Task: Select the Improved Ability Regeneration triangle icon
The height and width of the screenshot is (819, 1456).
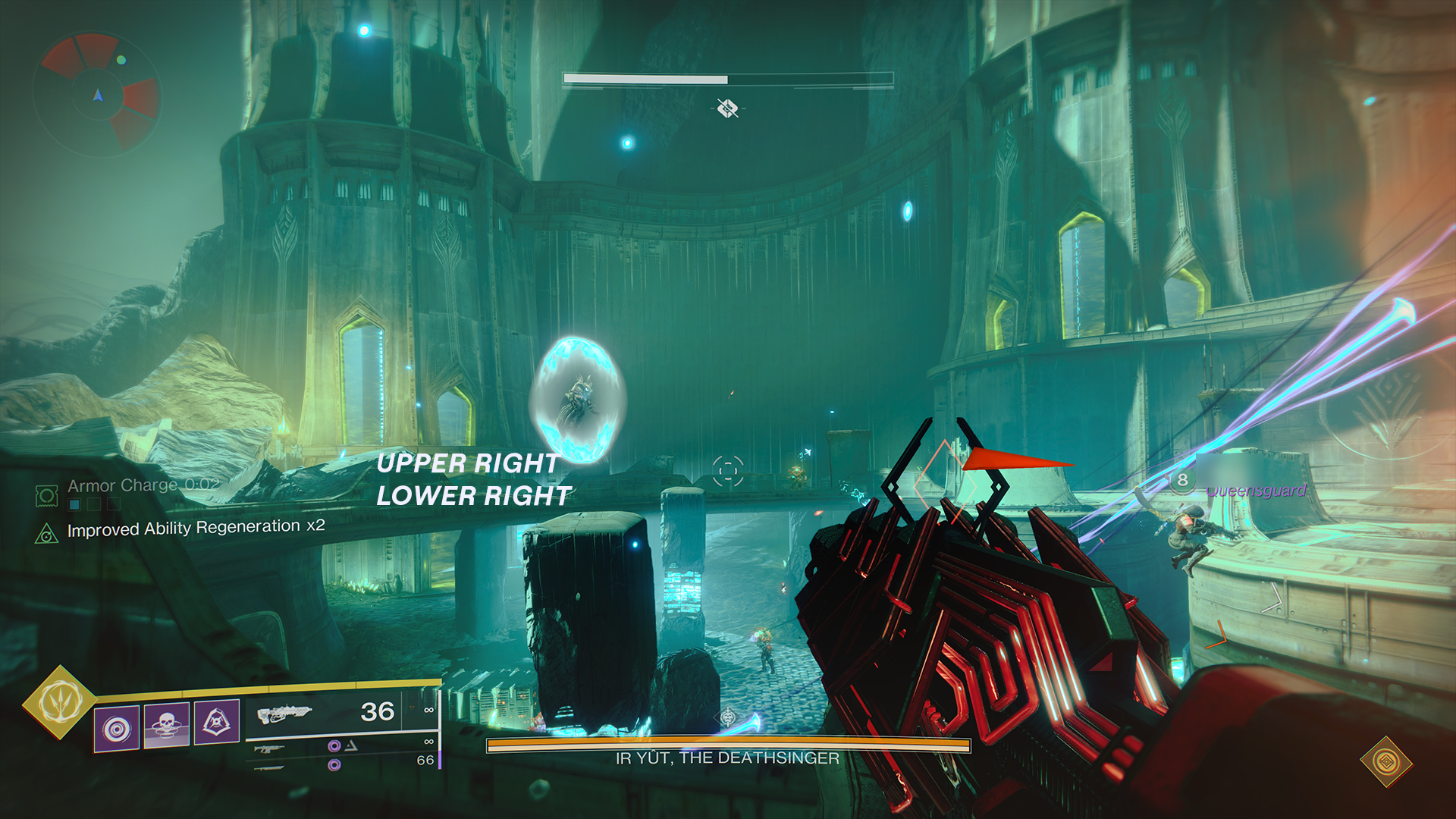Action: pos(47,534)
